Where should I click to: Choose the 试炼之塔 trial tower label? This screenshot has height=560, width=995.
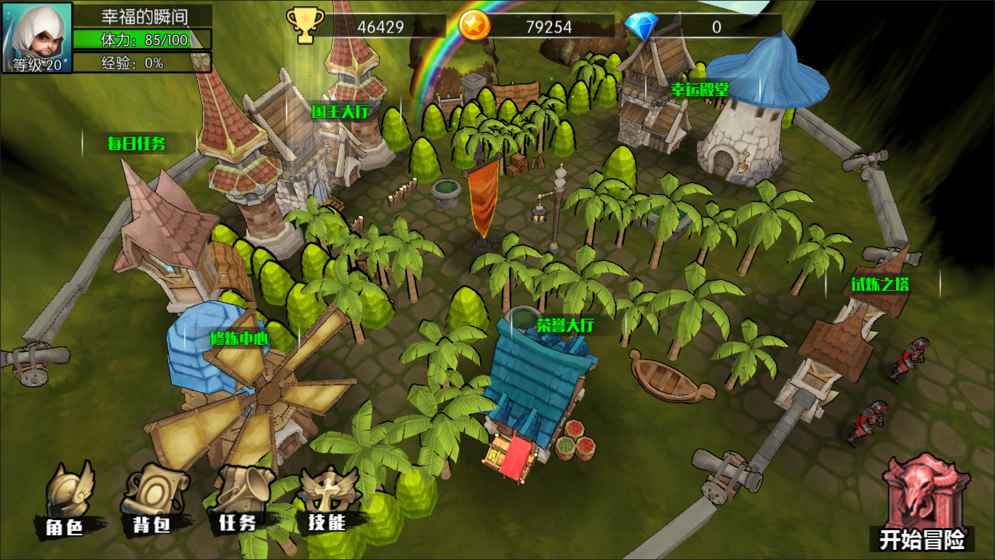tap(880, 285)
